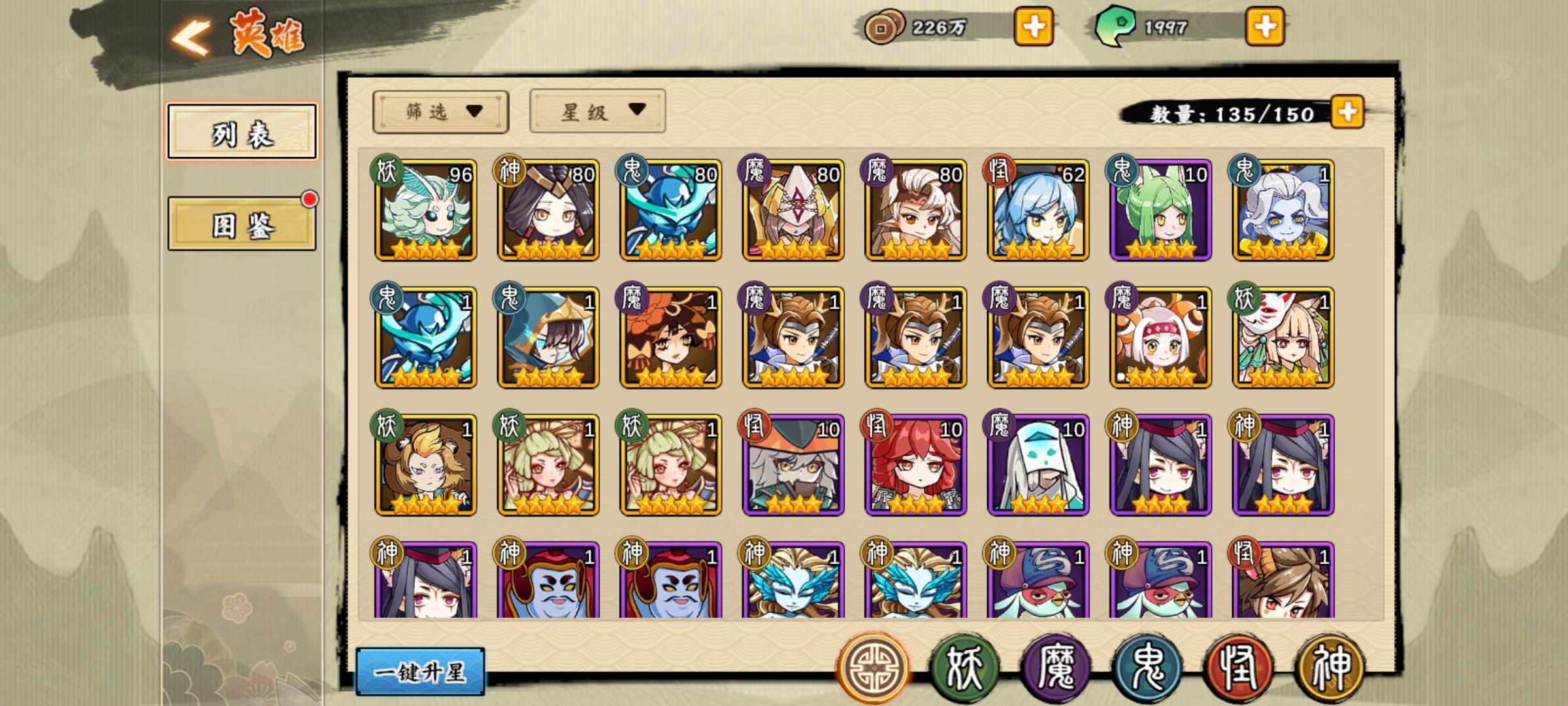The width and height of the screenshot is (1568, 706).
Task: Switch to the 列表 view
Action: (x=242, y=130)
